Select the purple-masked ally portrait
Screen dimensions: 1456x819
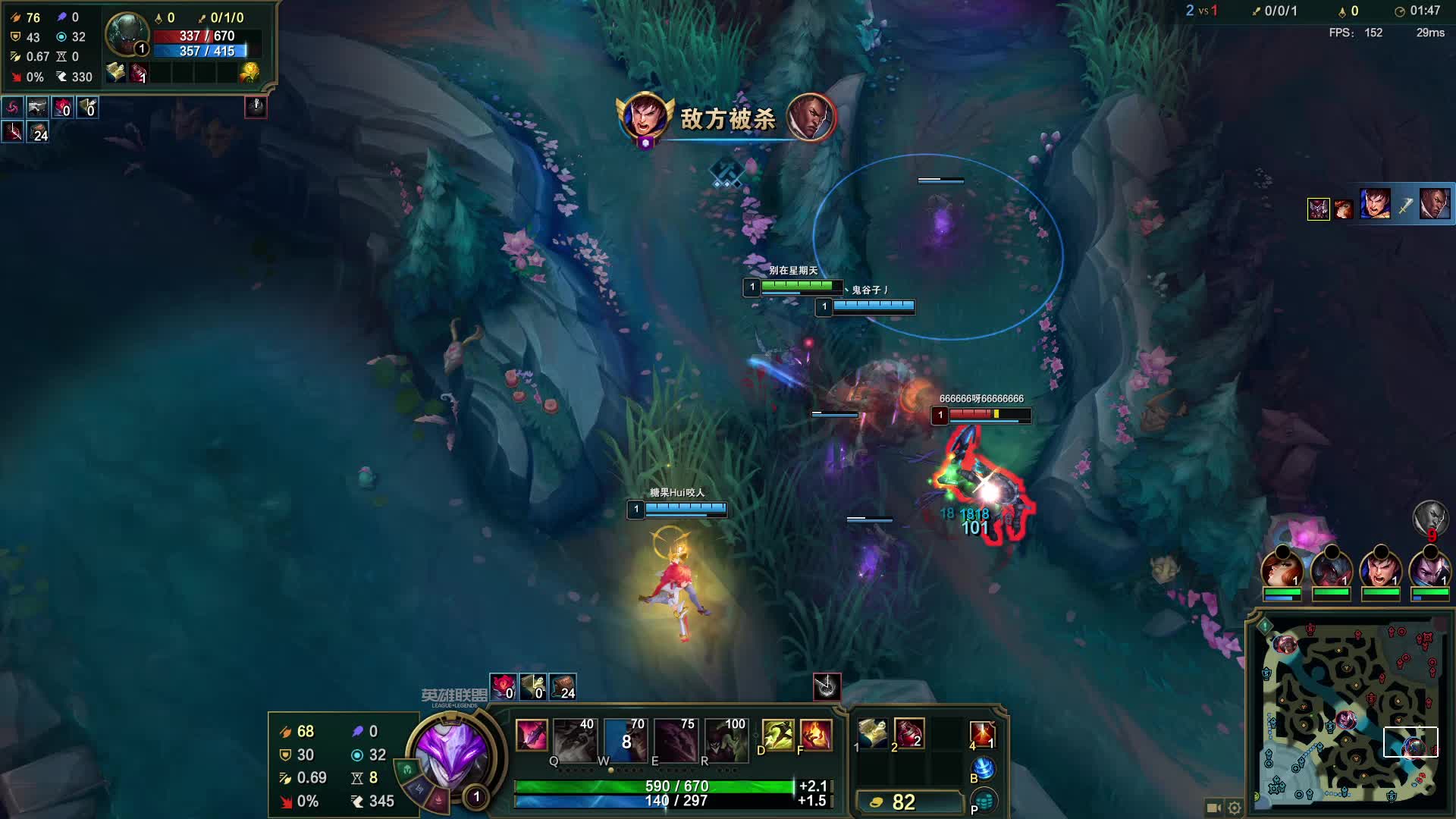(1429, 569)
